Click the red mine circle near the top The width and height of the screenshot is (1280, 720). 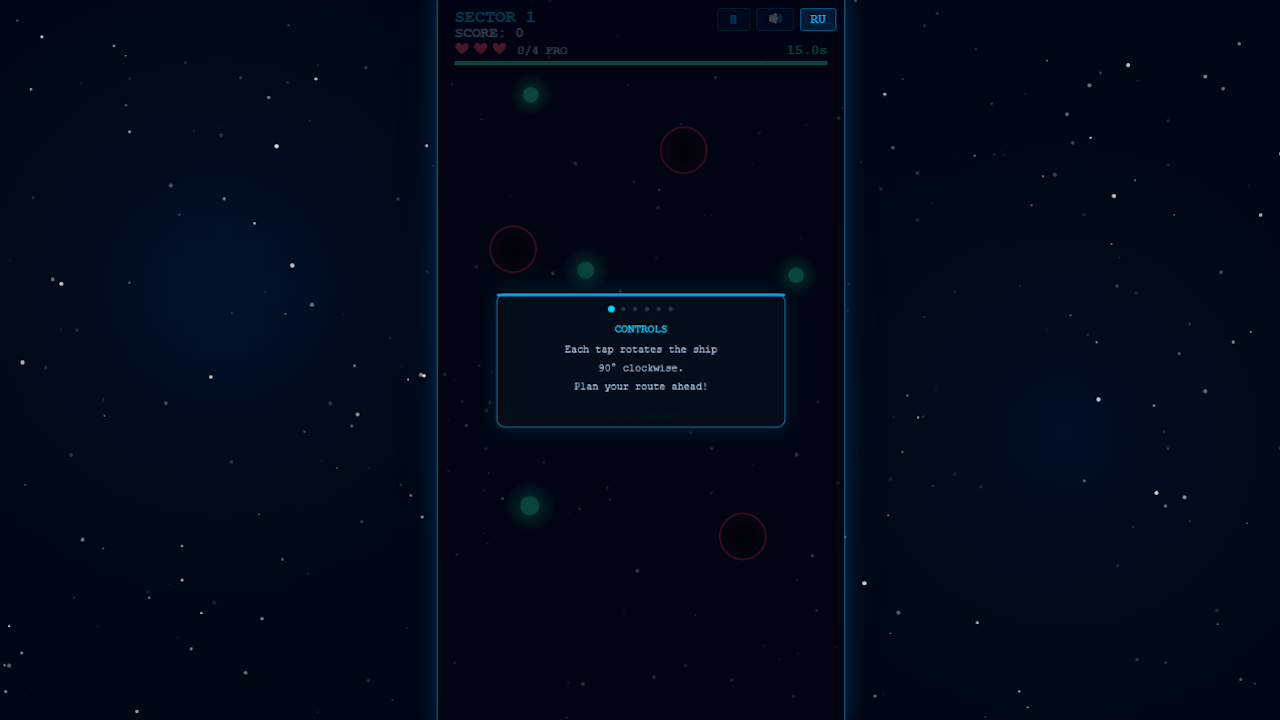coord(684,150)
